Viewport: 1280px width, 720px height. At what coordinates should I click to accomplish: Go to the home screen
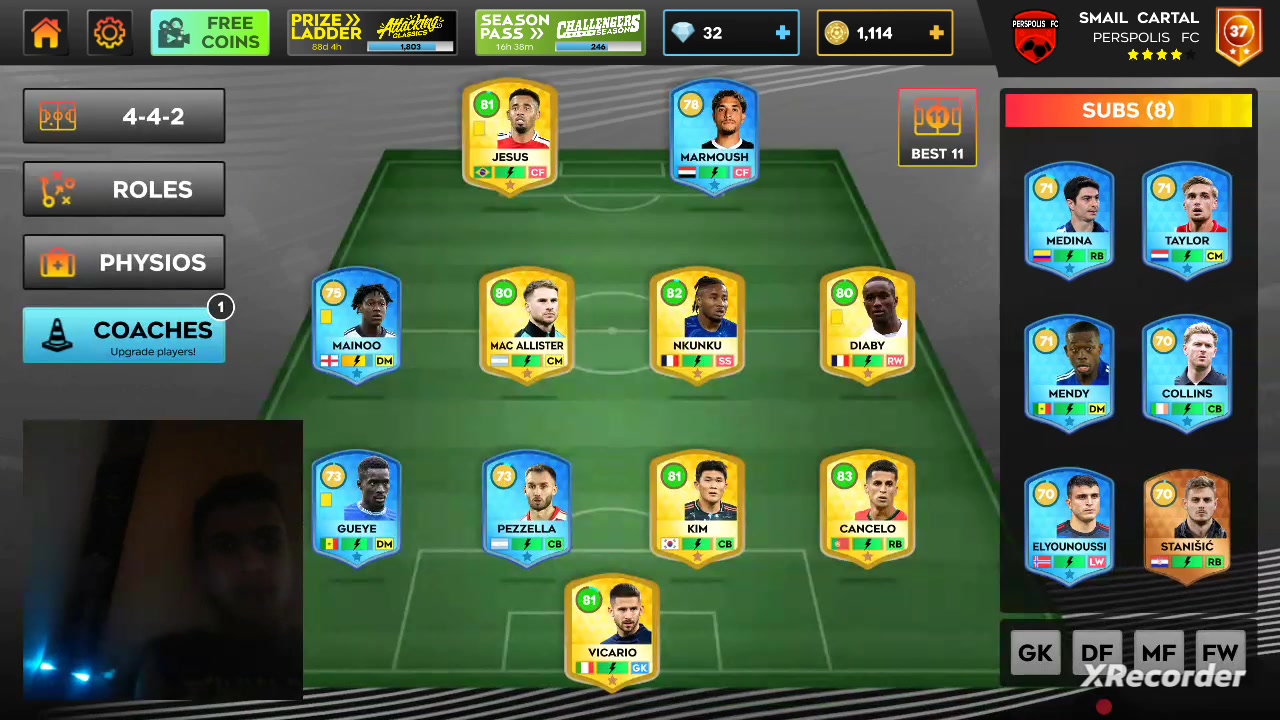[x=46, y=33]
